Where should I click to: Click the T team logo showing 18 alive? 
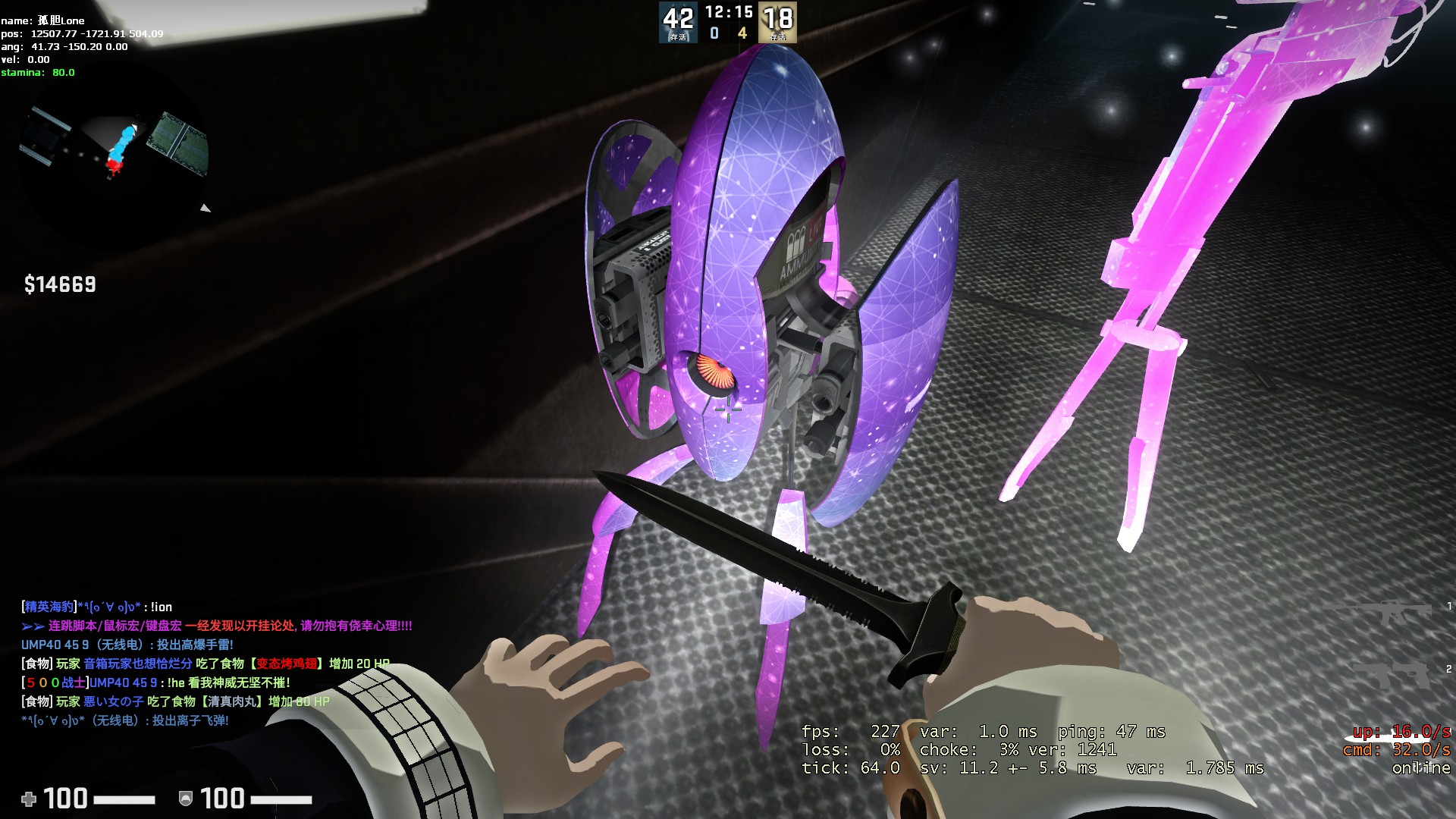tap(780, 21)
